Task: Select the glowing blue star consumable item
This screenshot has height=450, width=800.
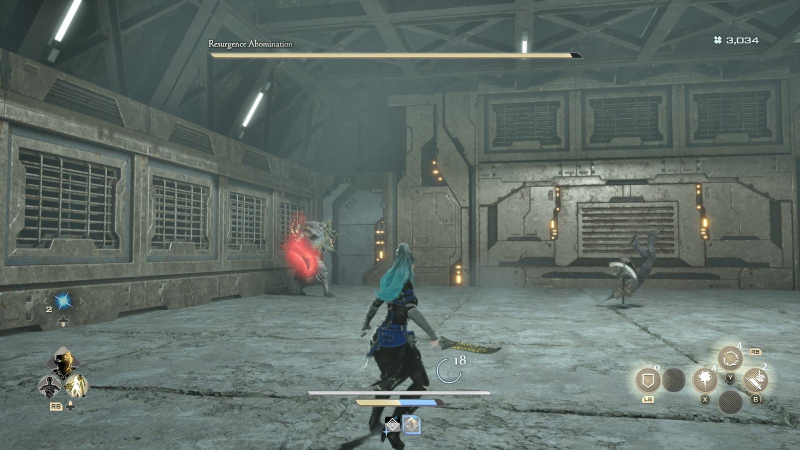Action: [65, 300]
